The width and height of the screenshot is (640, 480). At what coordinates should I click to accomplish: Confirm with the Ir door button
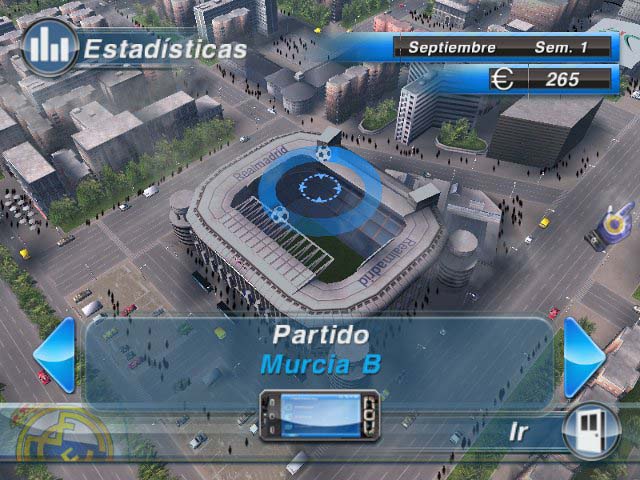tap(591, 429)
